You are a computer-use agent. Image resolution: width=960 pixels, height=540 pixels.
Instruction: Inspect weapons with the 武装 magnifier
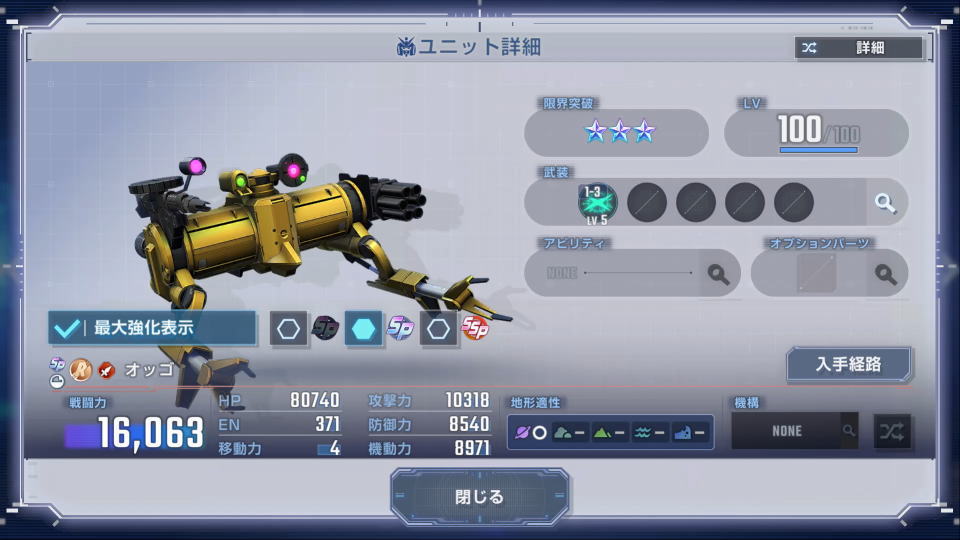885,203
